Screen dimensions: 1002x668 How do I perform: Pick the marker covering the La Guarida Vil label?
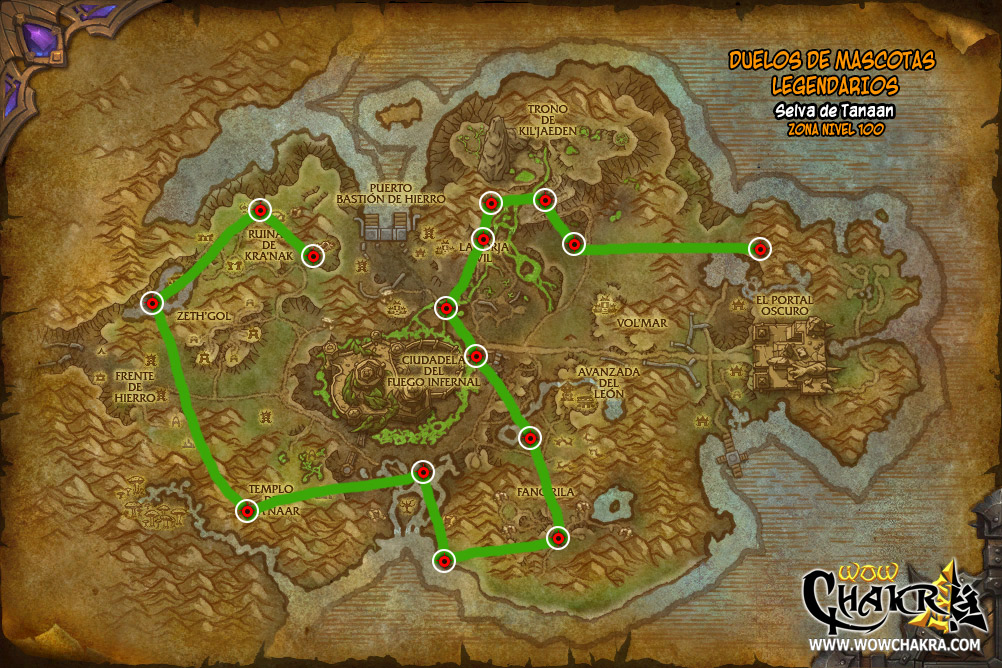point(483,239)
